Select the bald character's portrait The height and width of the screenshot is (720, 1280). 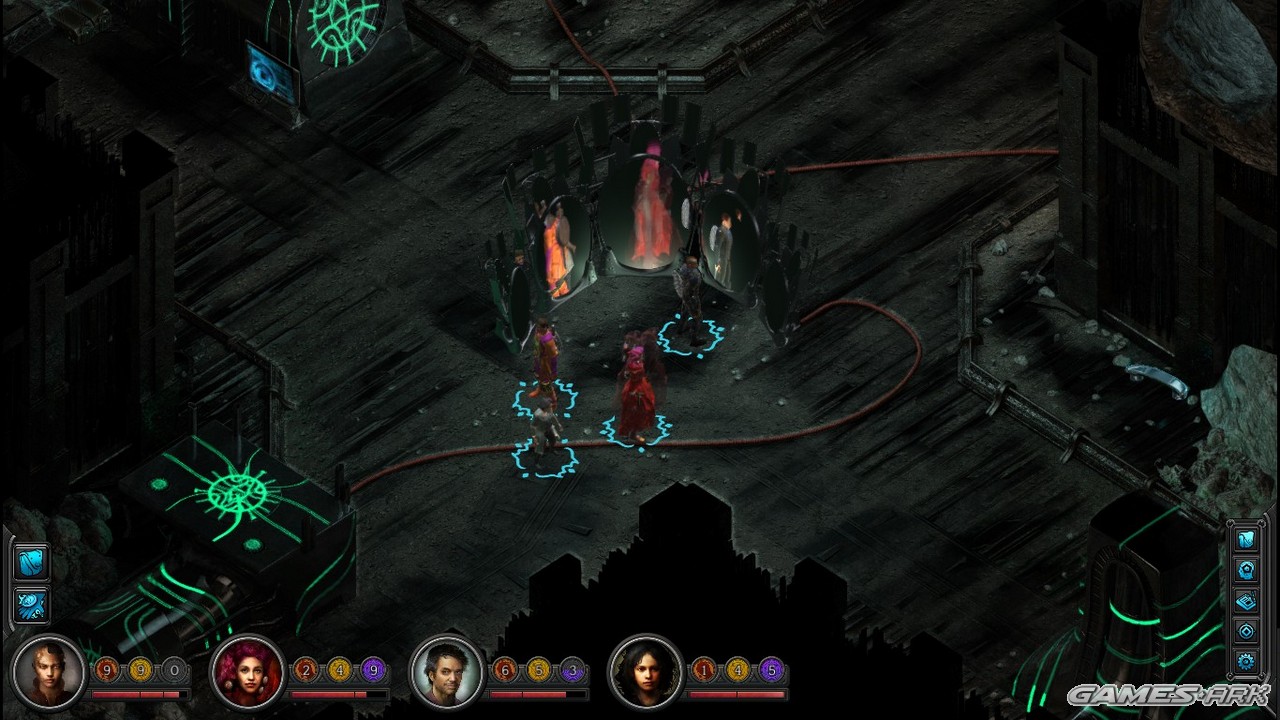(48, 671)
